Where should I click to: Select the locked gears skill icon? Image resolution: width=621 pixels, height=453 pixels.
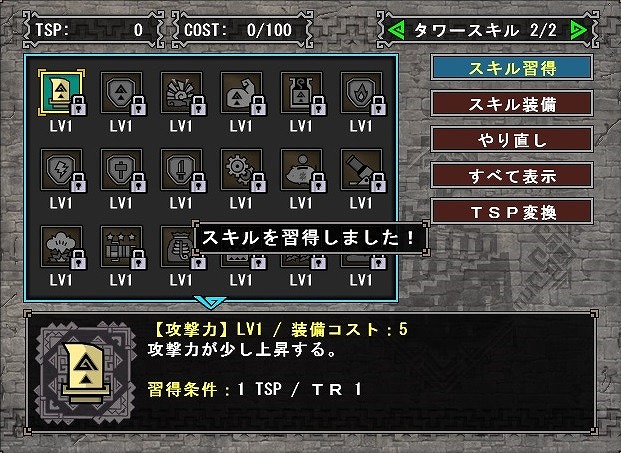[x=241, y=169]
